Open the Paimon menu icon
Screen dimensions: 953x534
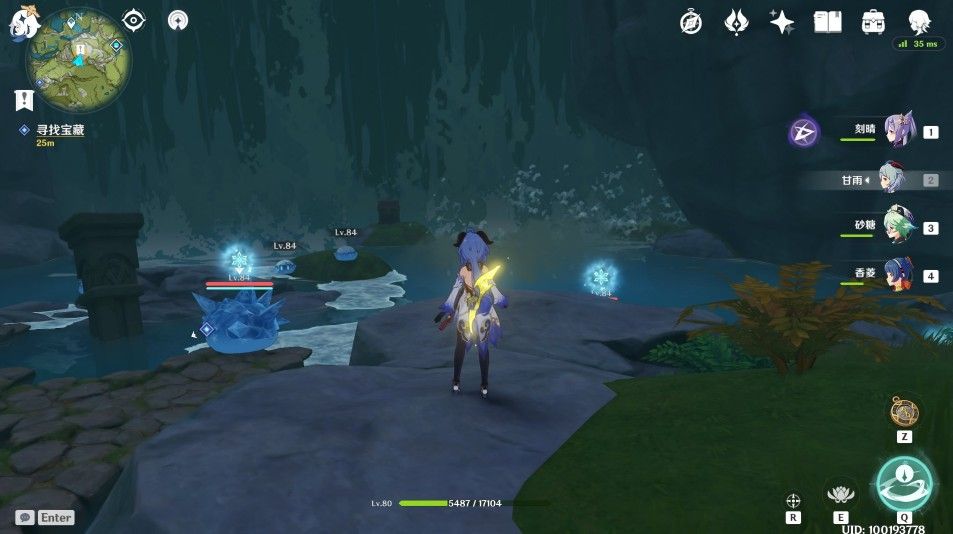click(x=22, y=22)
